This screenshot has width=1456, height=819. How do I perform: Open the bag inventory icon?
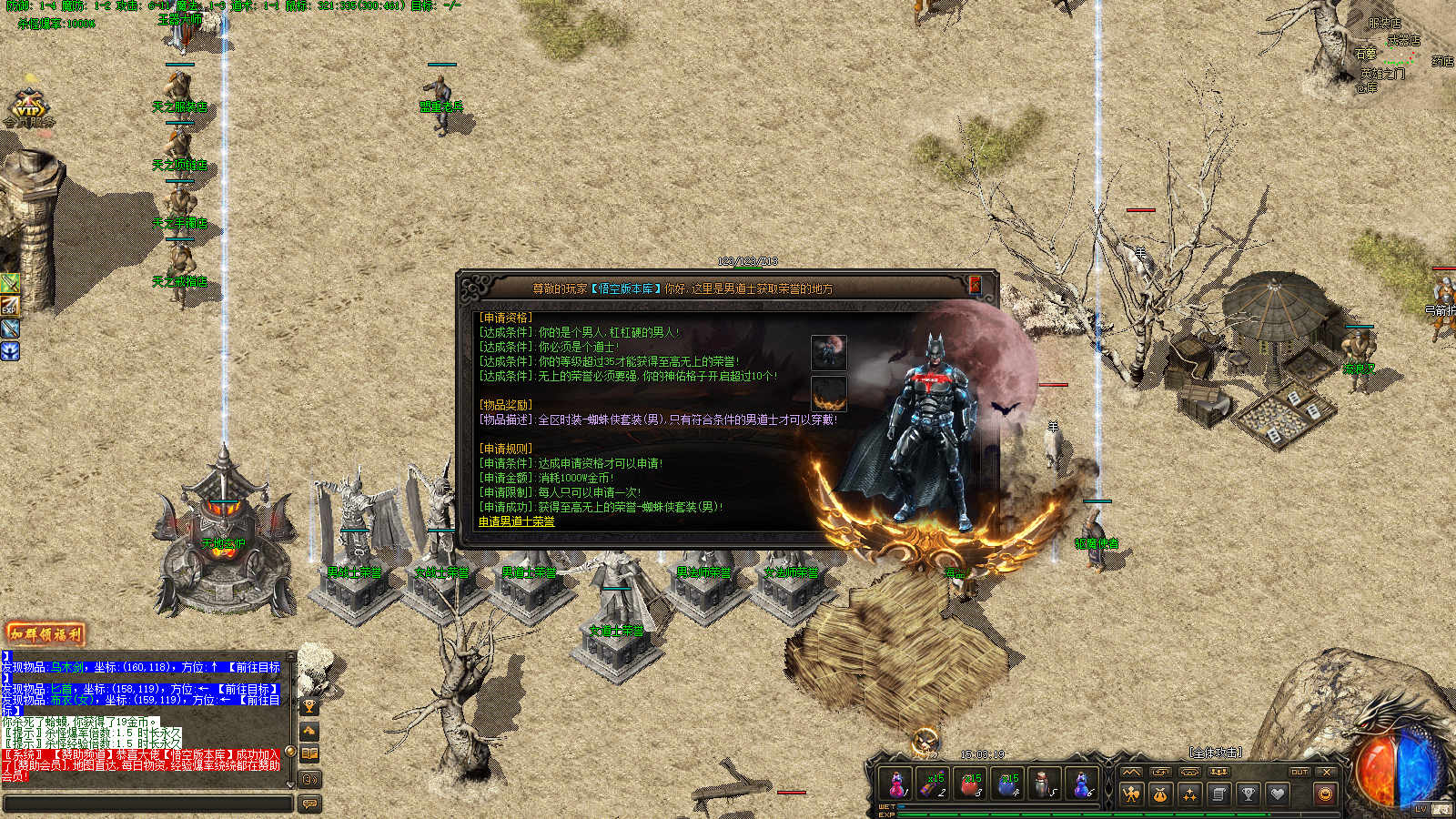pyautogui.click(x=1160, y=794)
